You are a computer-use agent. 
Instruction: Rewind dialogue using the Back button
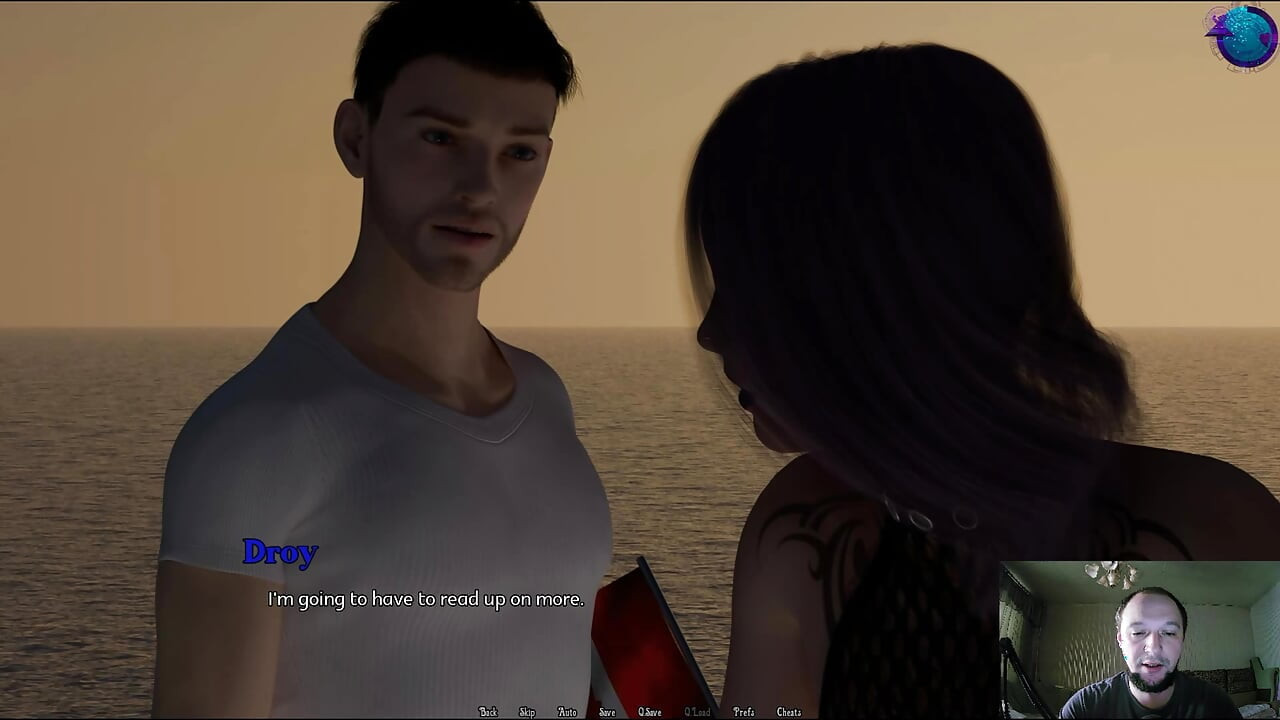click(488, 711)
